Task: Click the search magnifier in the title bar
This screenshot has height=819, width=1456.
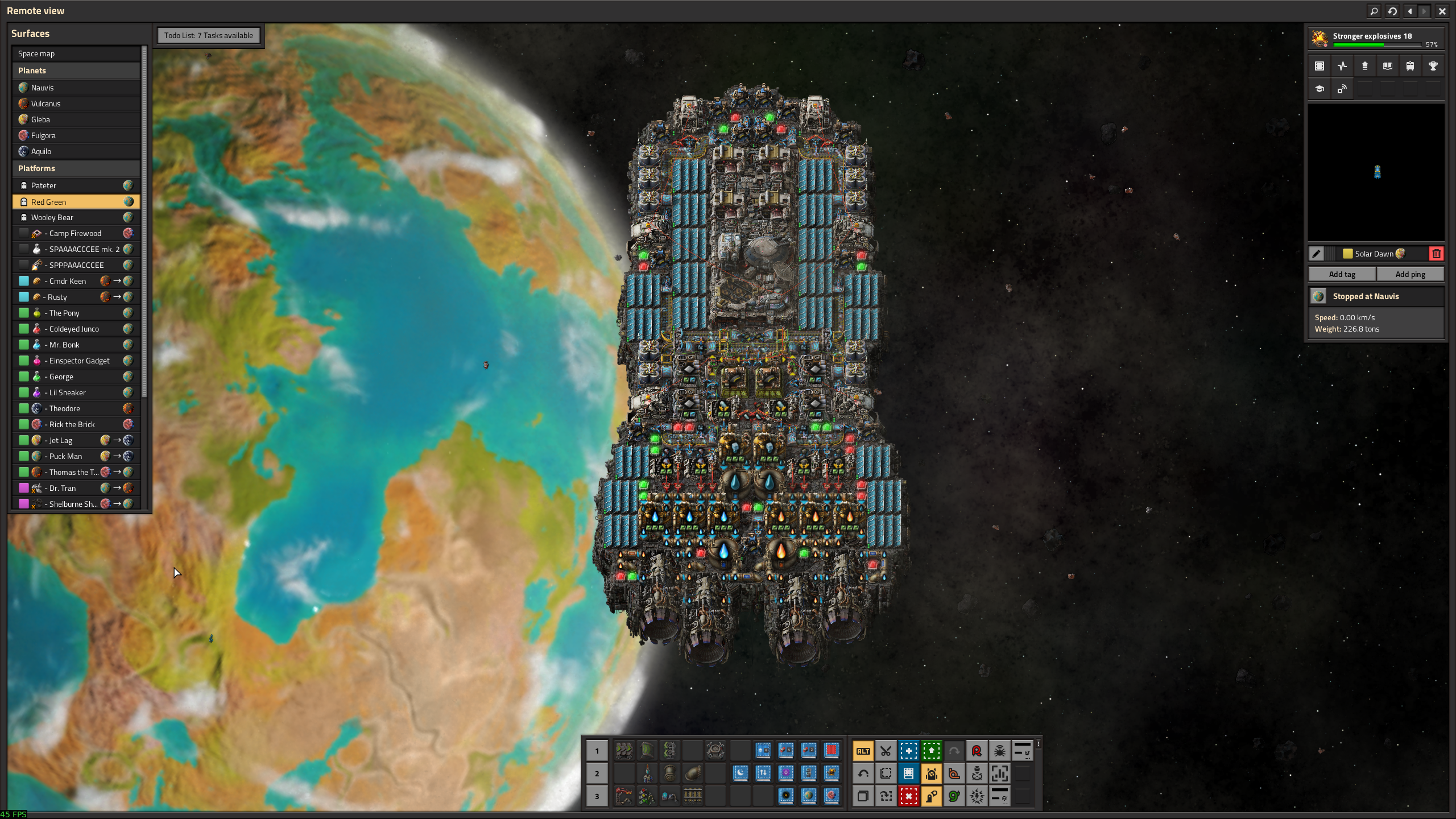Action: pos(1374,11)
